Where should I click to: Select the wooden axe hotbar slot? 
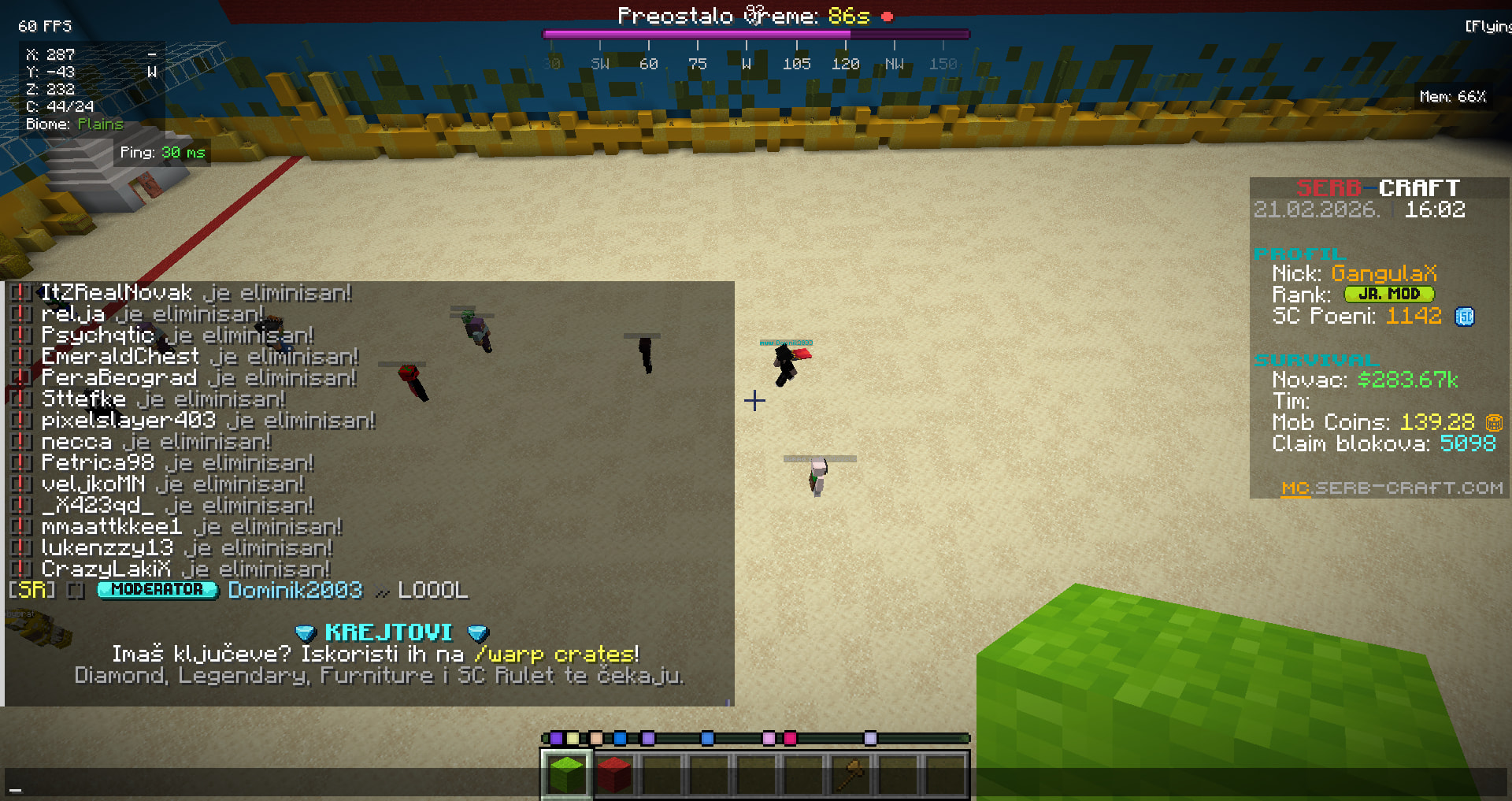click(x=851, y=774)
